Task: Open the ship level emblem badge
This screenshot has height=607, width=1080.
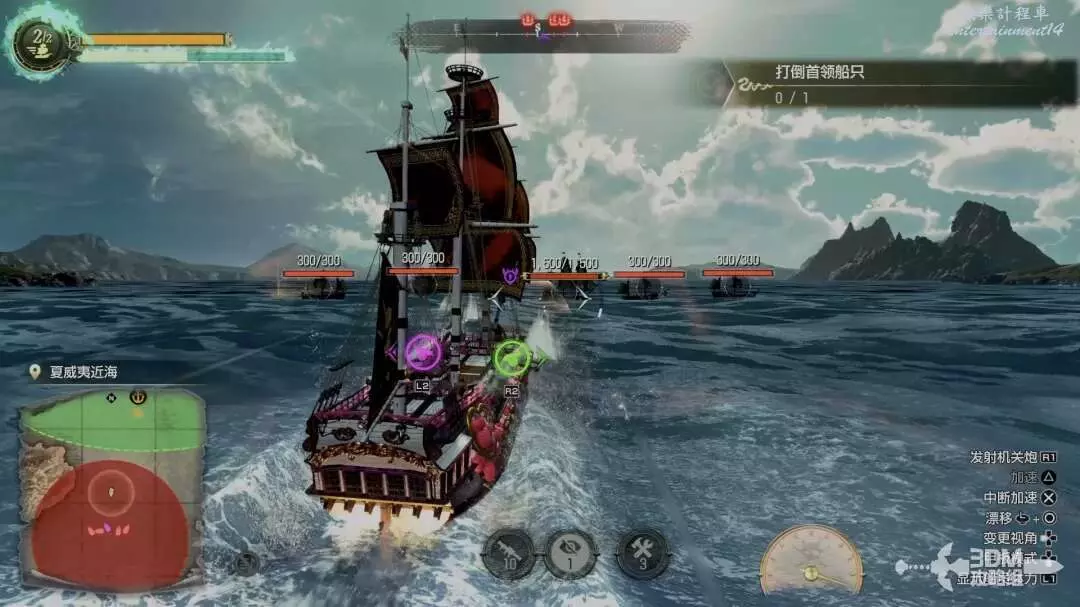Action: [x=41, y=41]
